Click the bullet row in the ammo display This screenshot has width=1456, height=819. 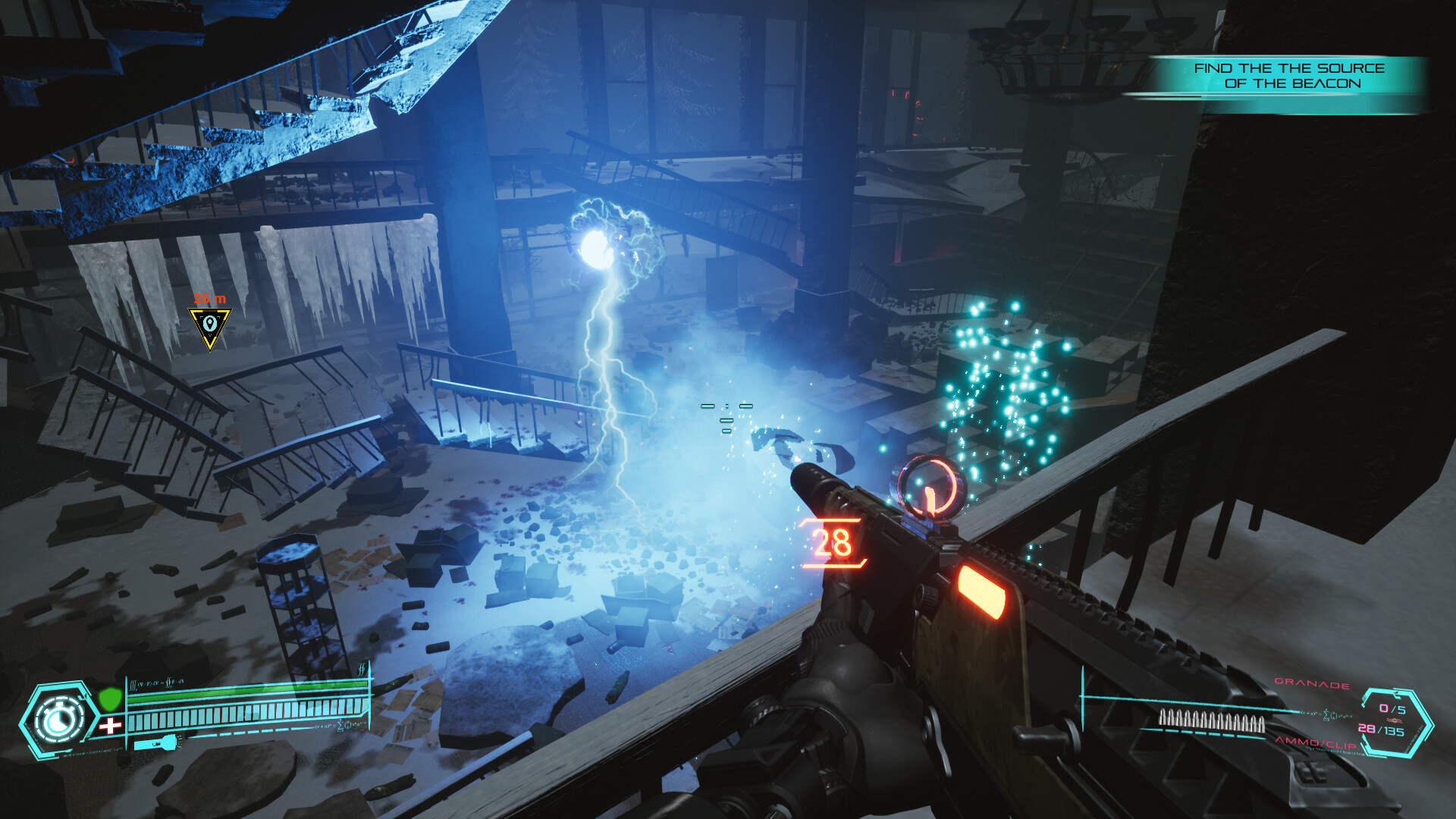tap(1212, 720)
